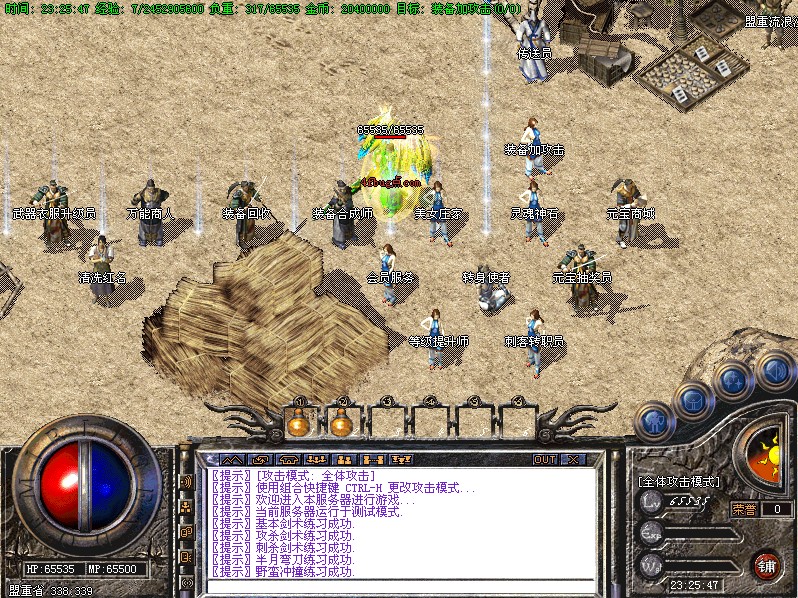Open the skills panel with sparkle icon

click(x=733, y=381)
